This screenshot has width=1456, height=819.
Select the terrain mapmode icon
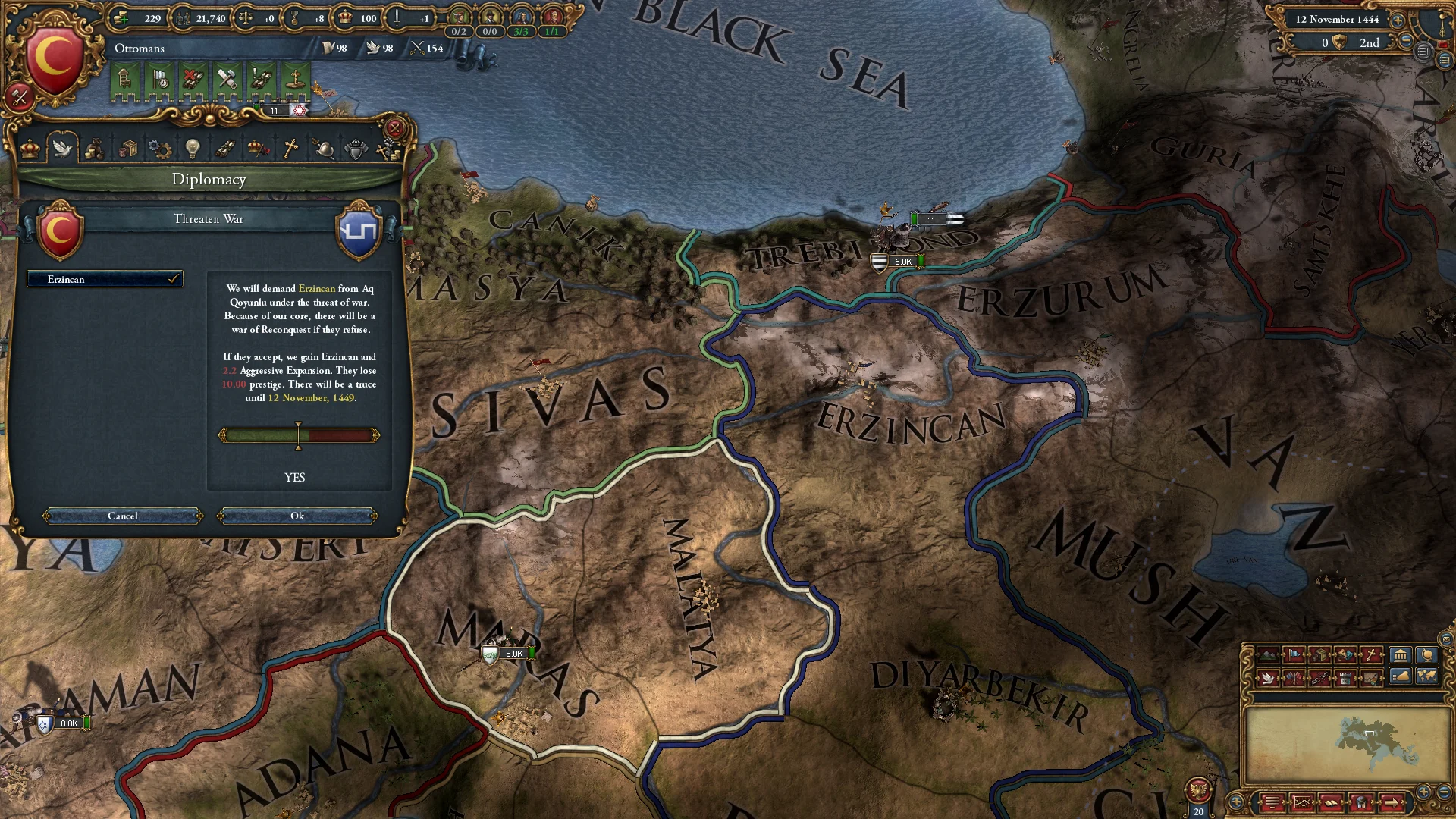pos(1268,654)
